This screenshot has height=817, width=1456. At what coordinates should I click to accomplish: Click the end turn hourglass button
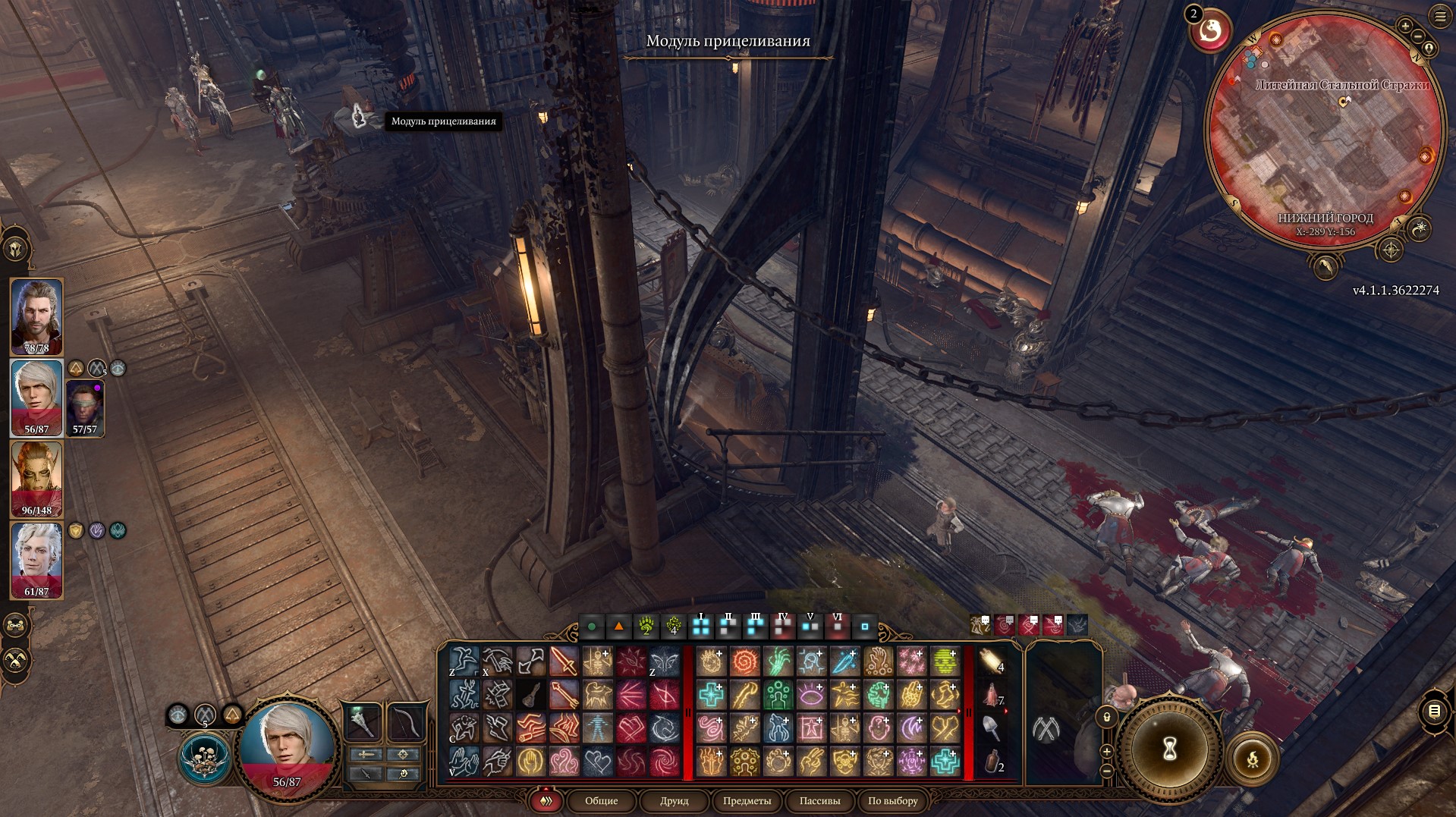pyautogui.click(x=1169, y=748)
